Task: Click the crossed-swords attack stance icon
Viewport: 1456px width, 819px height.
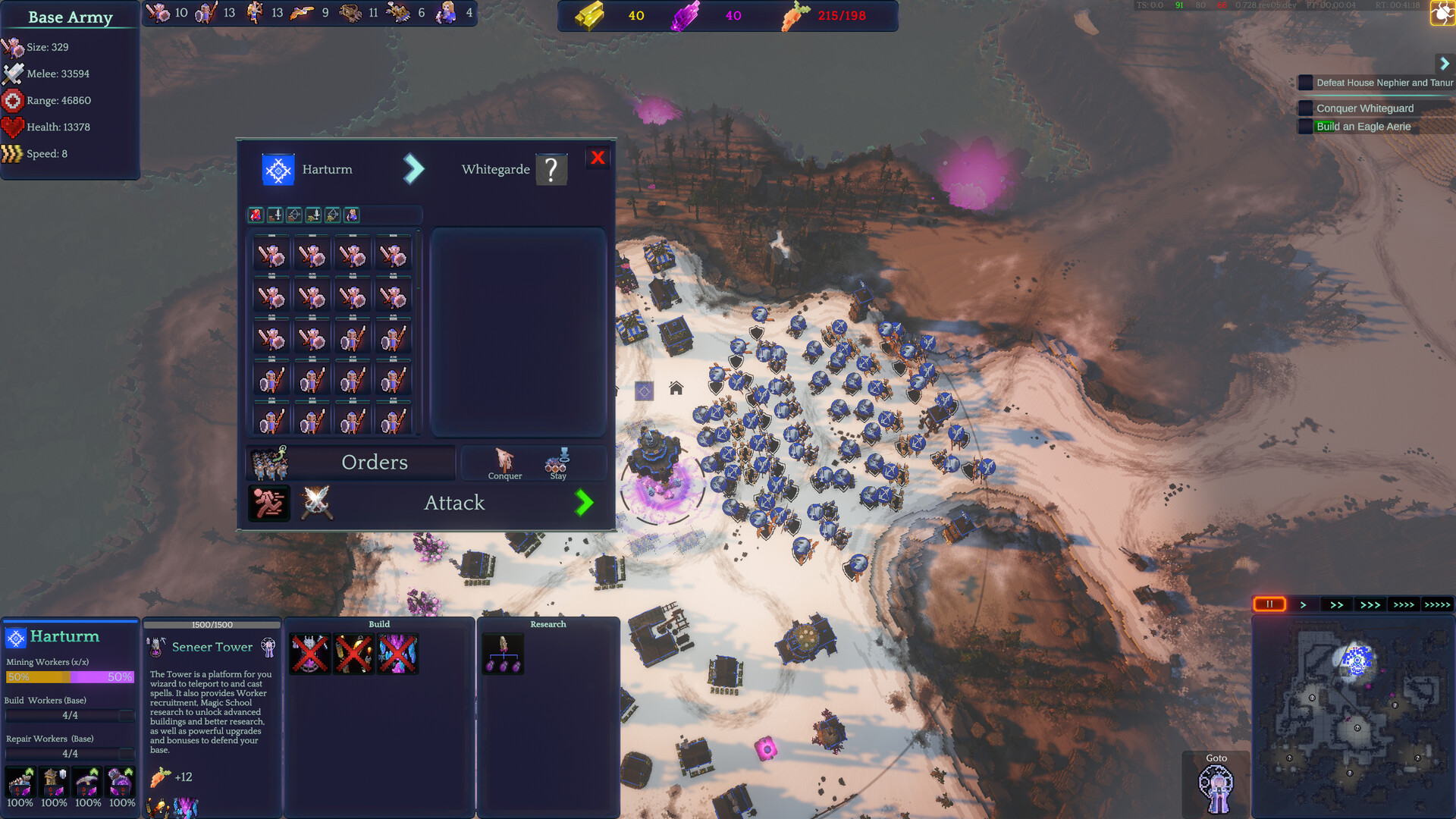Action: point(314,503)
